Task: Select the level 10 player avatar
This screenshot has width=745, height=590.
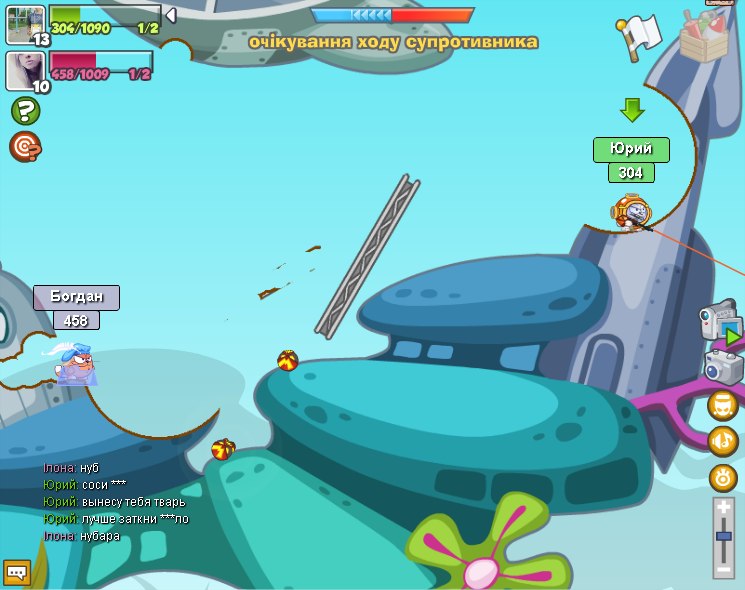Action: (25, 70)
